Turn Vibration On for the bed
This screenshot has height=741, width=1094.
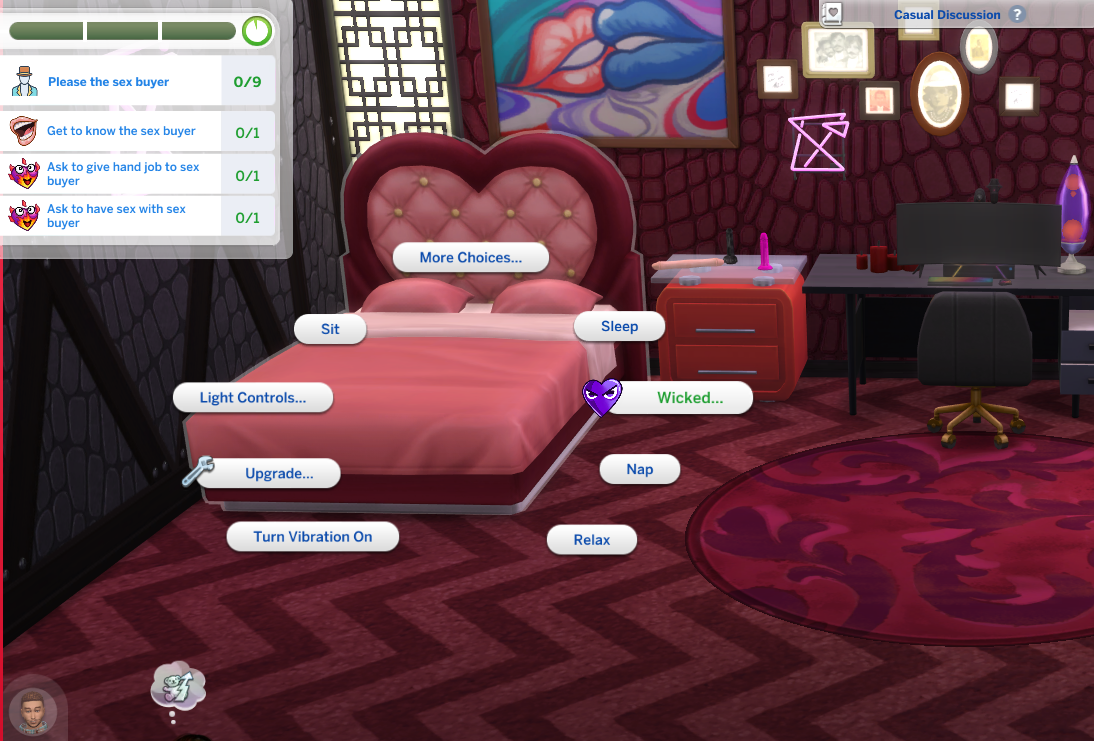pos(312,537)
